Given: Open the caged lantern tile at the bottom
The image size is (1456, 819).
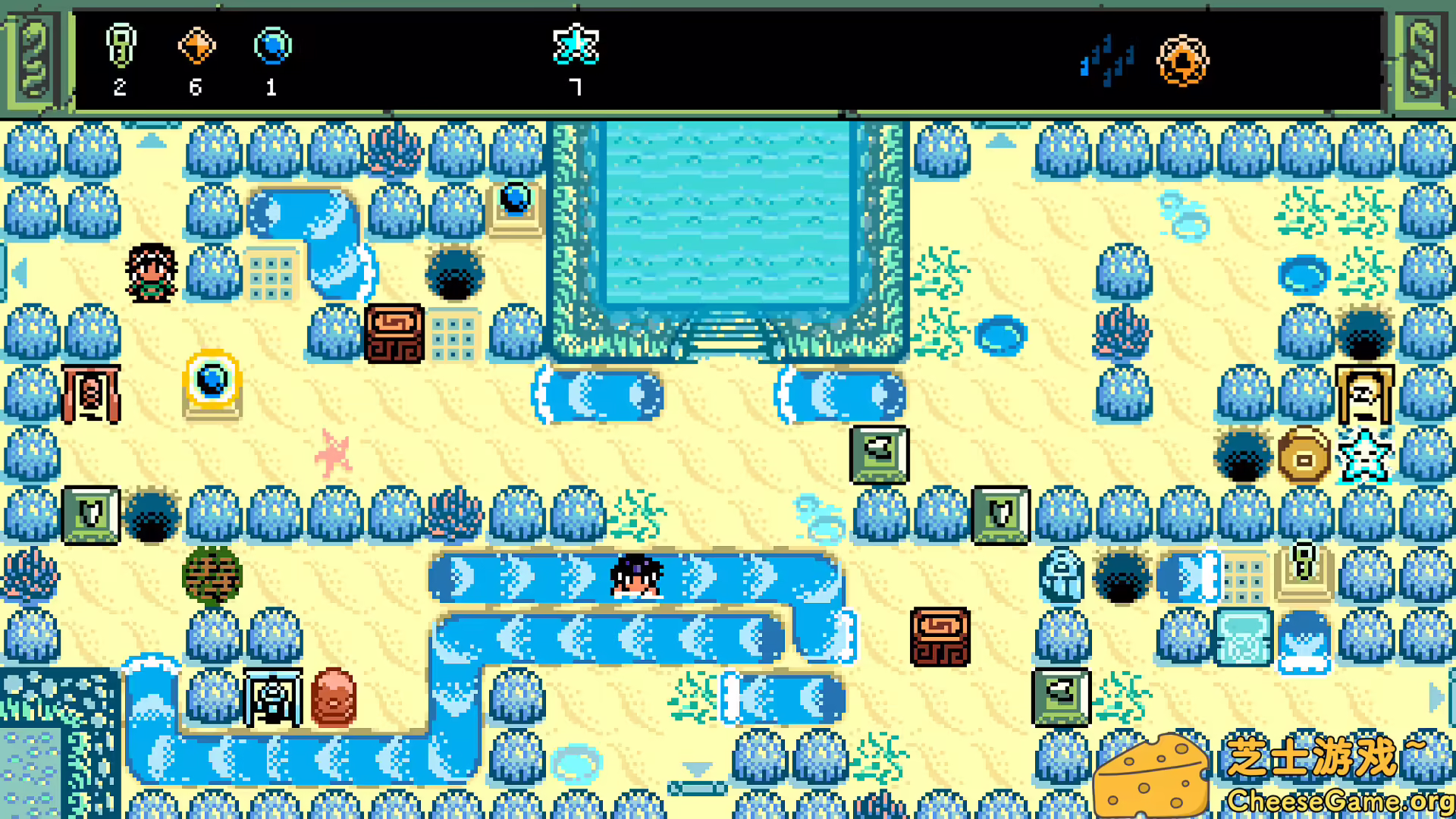Looking at the screenshot, I should [273, 696].
